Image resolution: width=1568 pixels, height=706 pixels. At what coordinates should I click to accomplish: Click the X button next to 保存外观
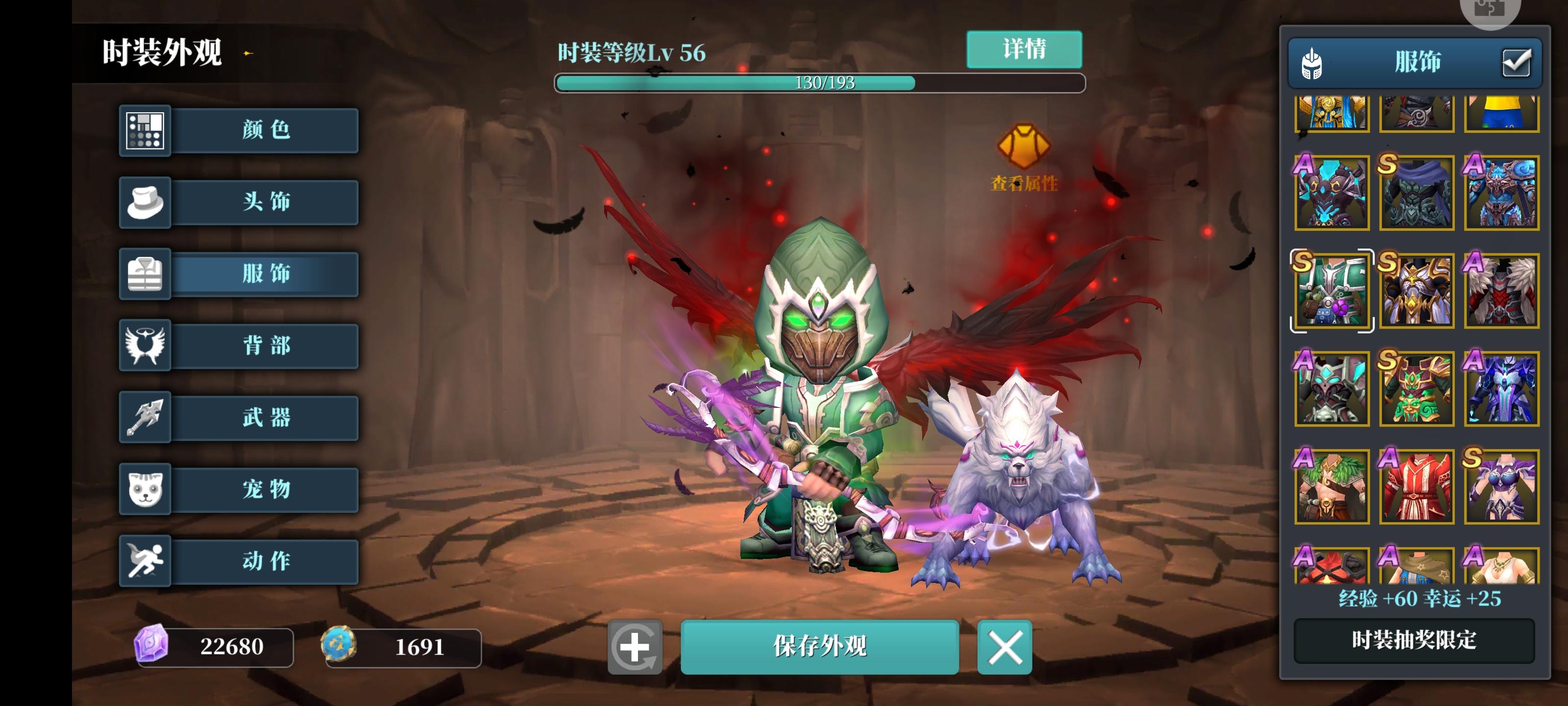tap(1004, 648)
